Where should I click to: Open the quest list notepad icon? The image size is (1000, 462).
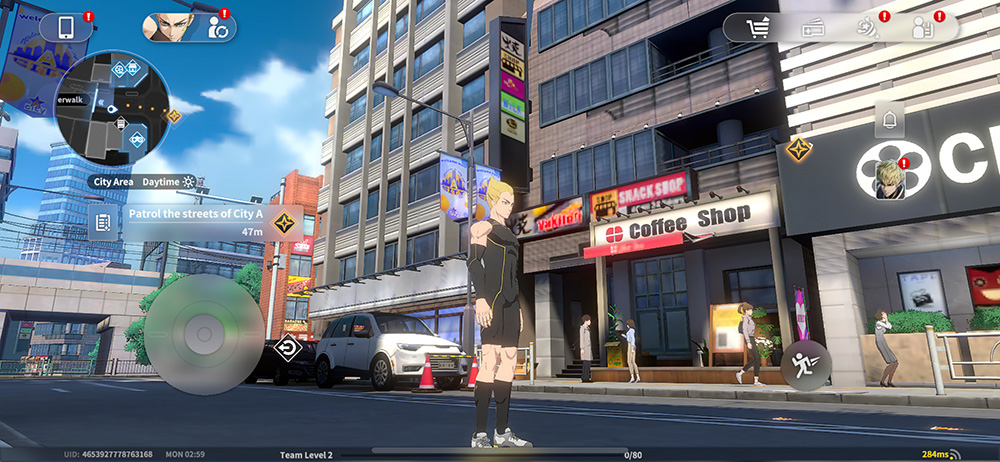(x=103, y=222)
